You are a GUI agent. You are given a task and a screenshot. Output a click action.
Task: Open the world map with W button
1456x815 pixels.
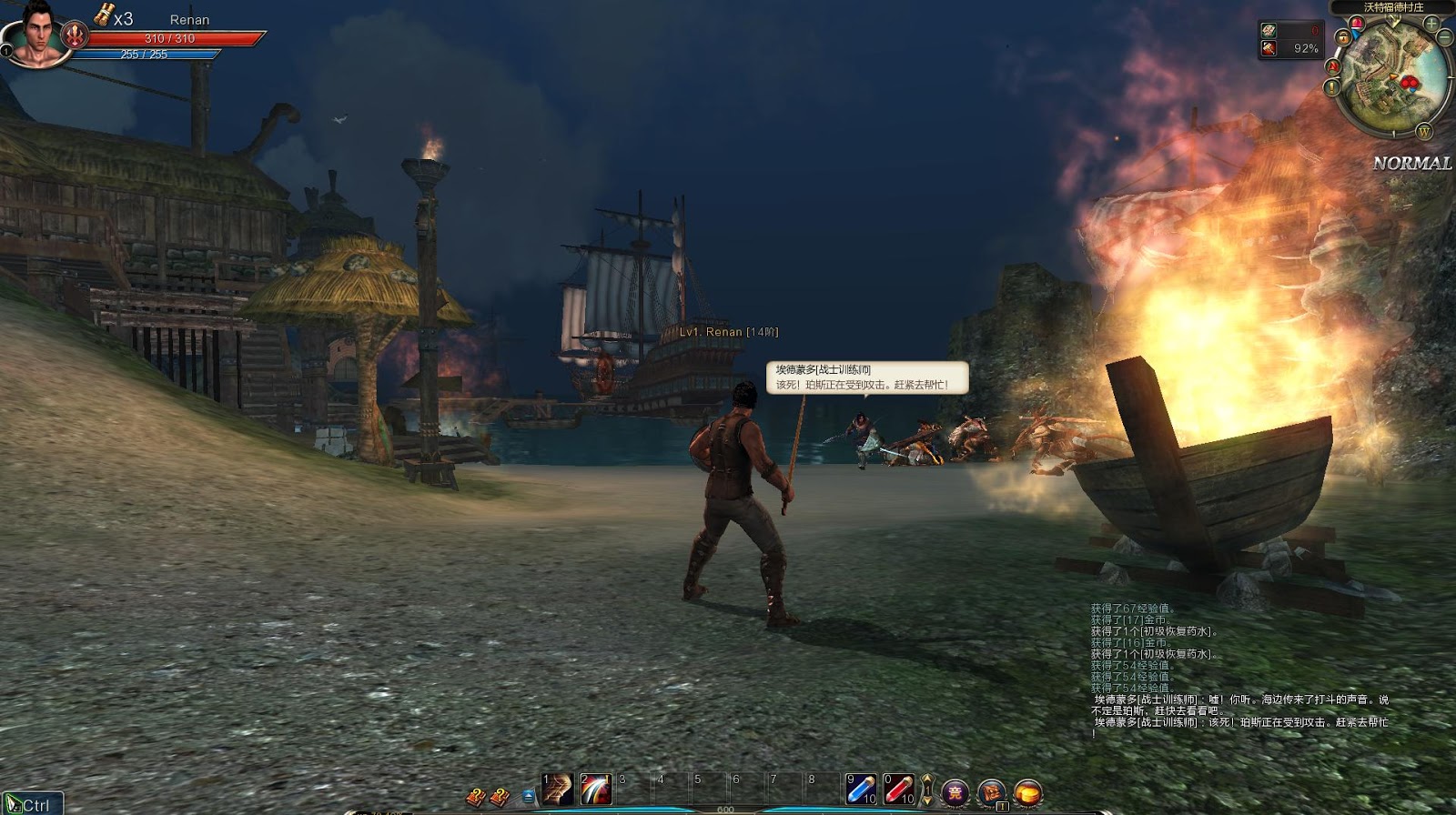1424,132
